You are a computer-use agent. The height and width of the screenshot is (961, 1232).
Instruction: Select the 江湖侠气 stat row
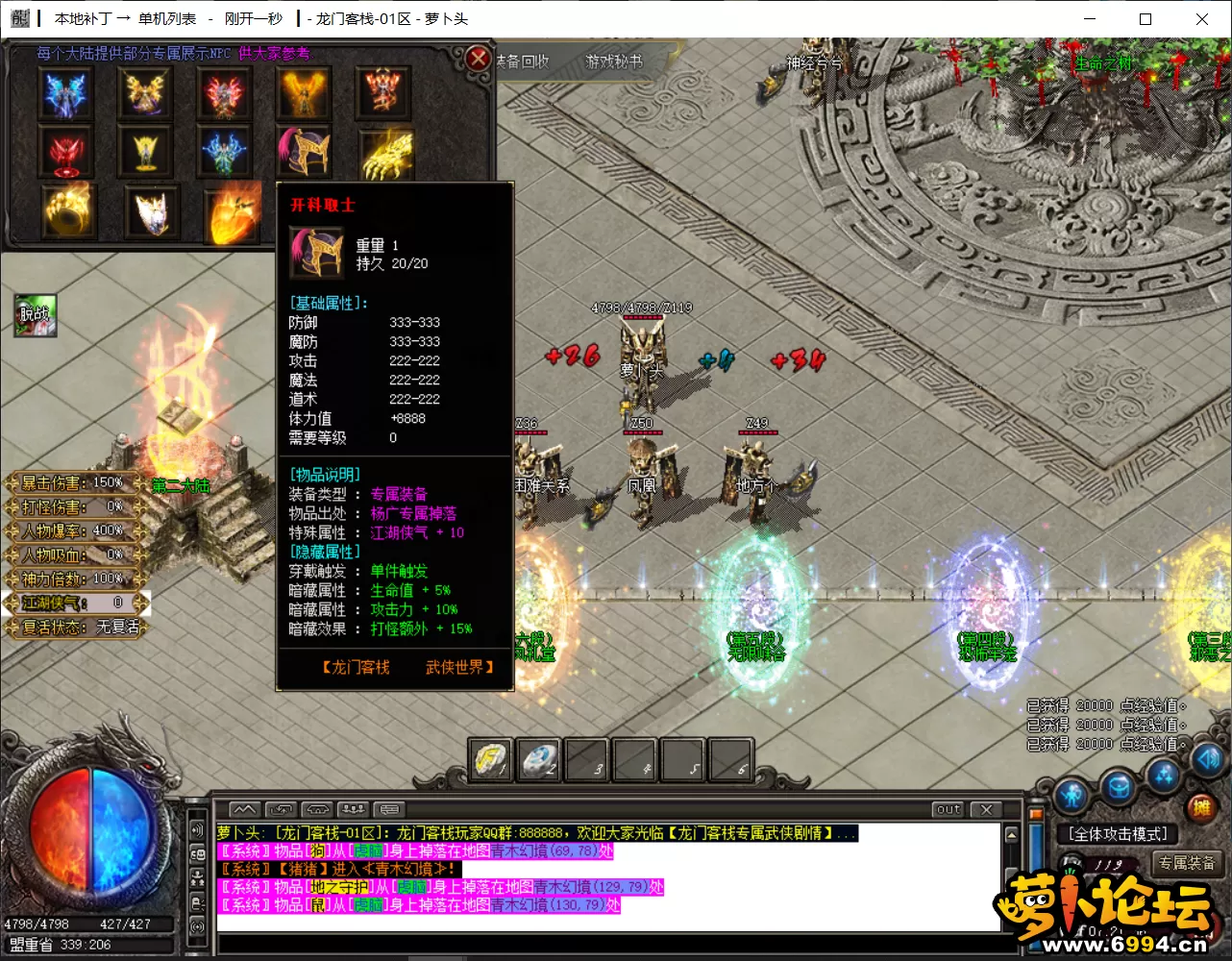(75, 603)
